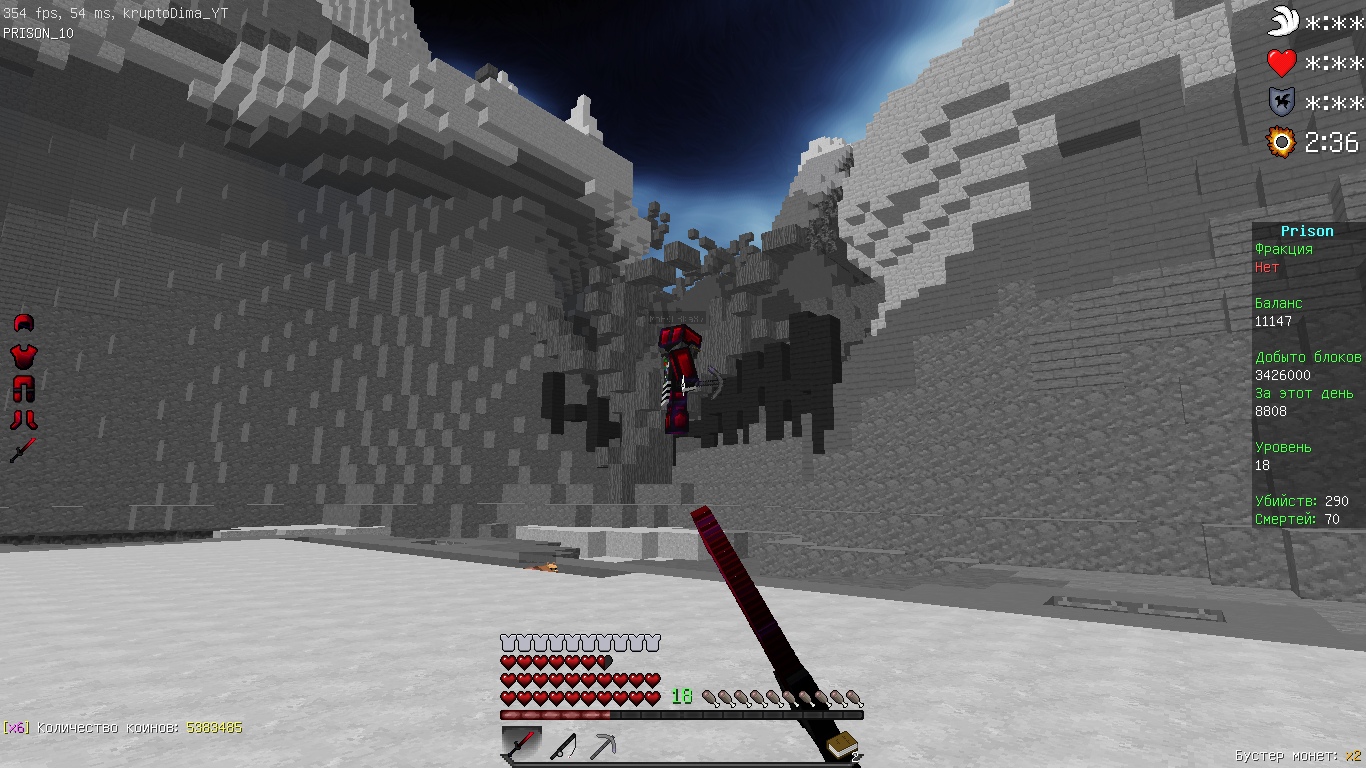Select the red sword hotbar slot

pyautogui.click(x=521, y=745)
